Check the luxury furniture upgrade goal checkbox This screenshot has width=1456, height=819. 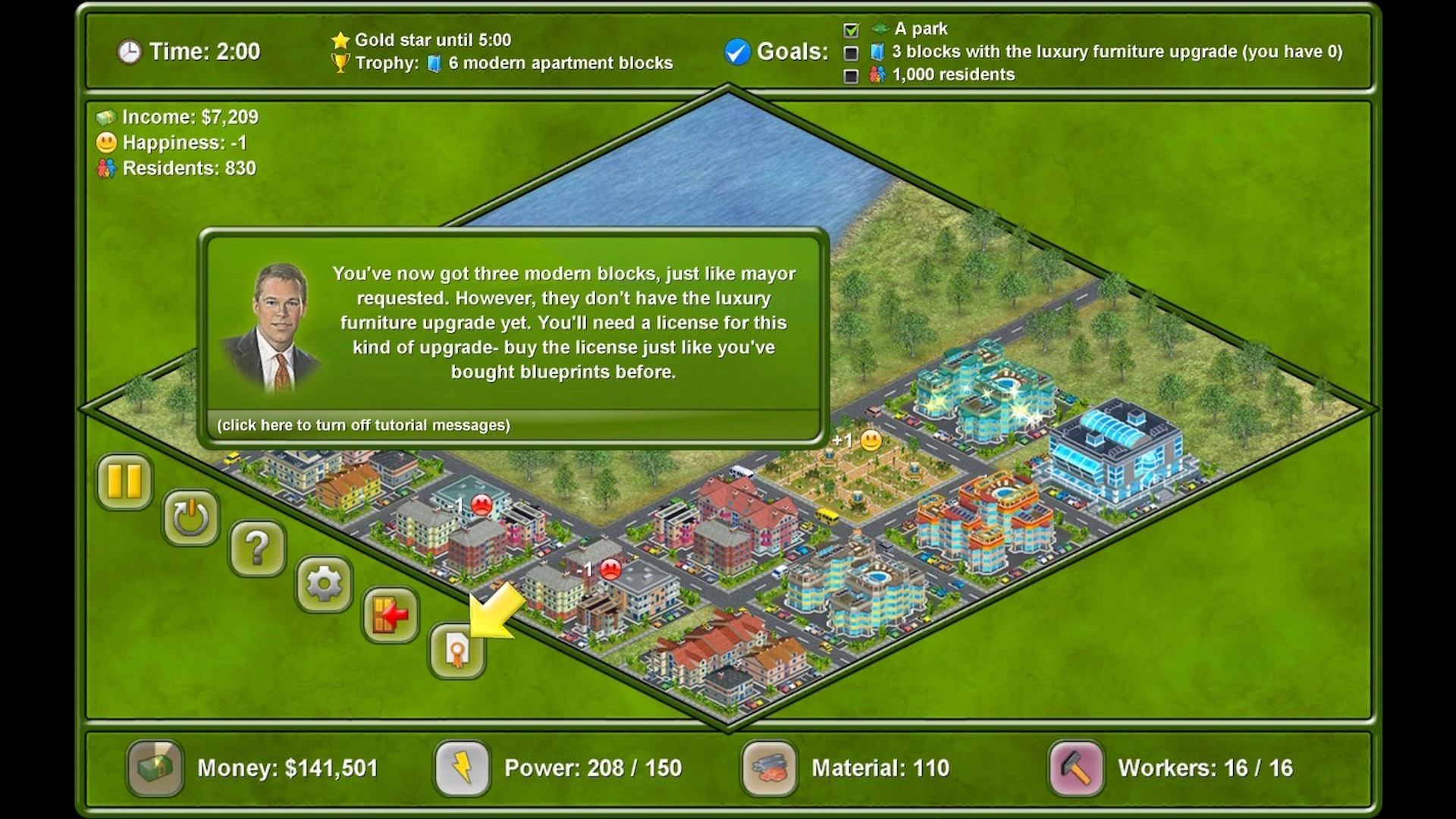point(851,52)
